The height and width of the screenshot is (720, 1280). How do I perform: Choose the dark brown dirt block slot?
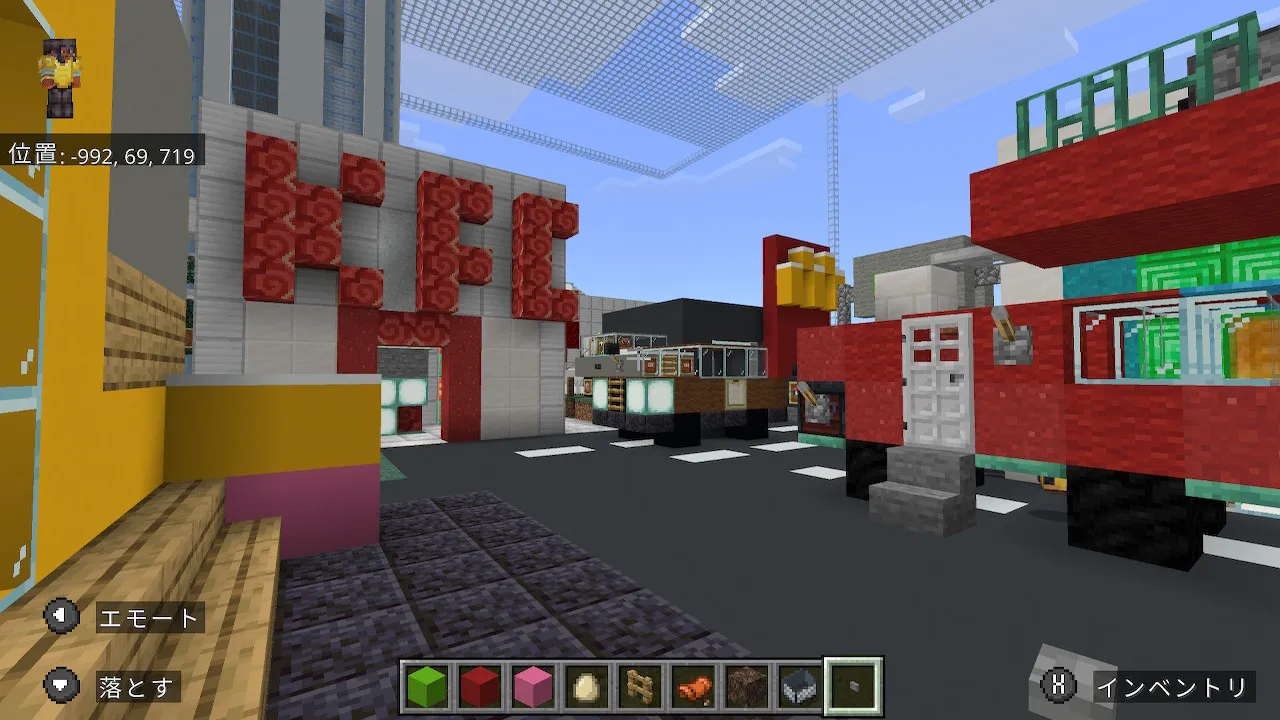746,686
